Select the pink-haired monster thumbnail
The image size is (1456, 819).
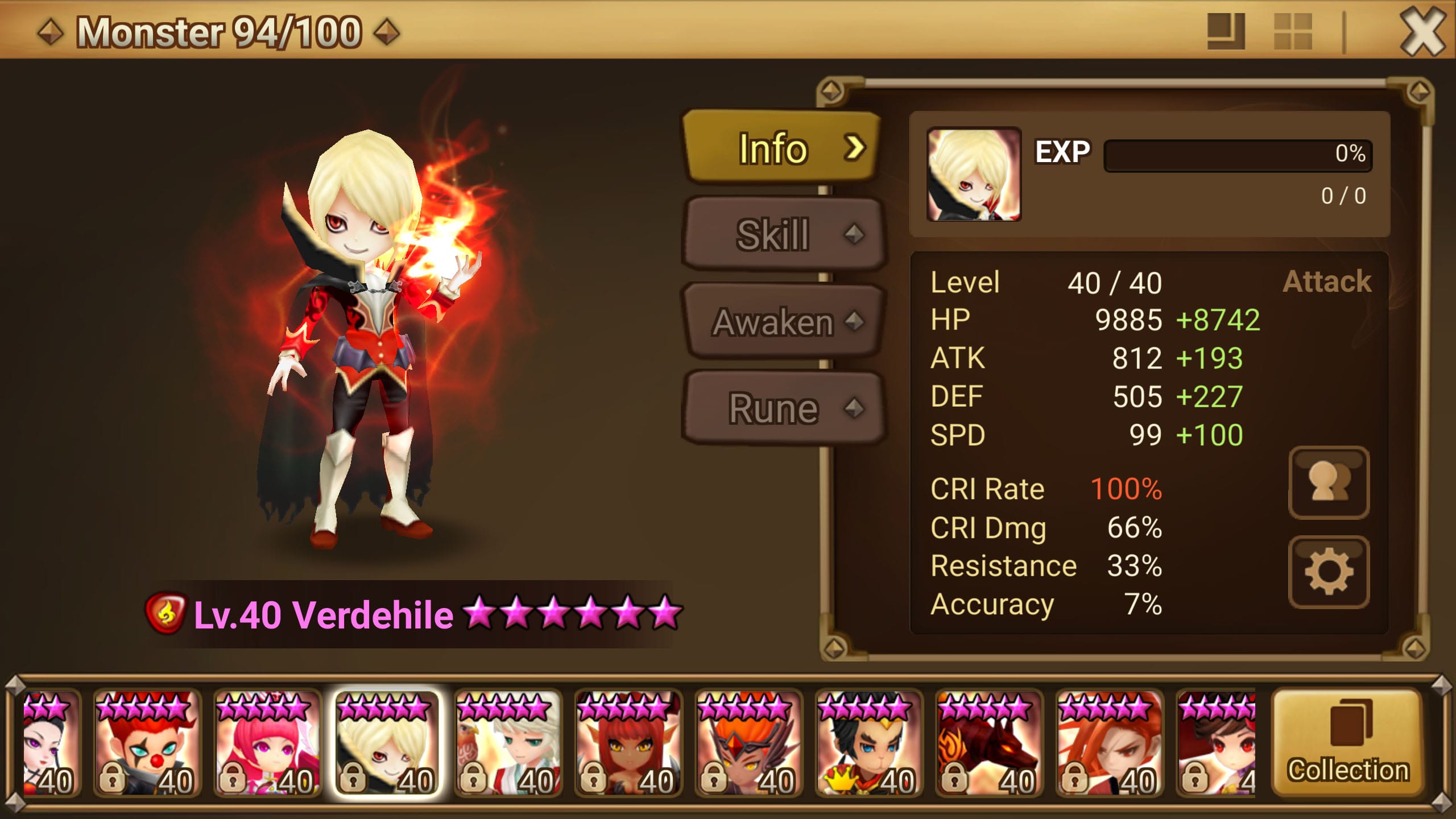(267, 743)
